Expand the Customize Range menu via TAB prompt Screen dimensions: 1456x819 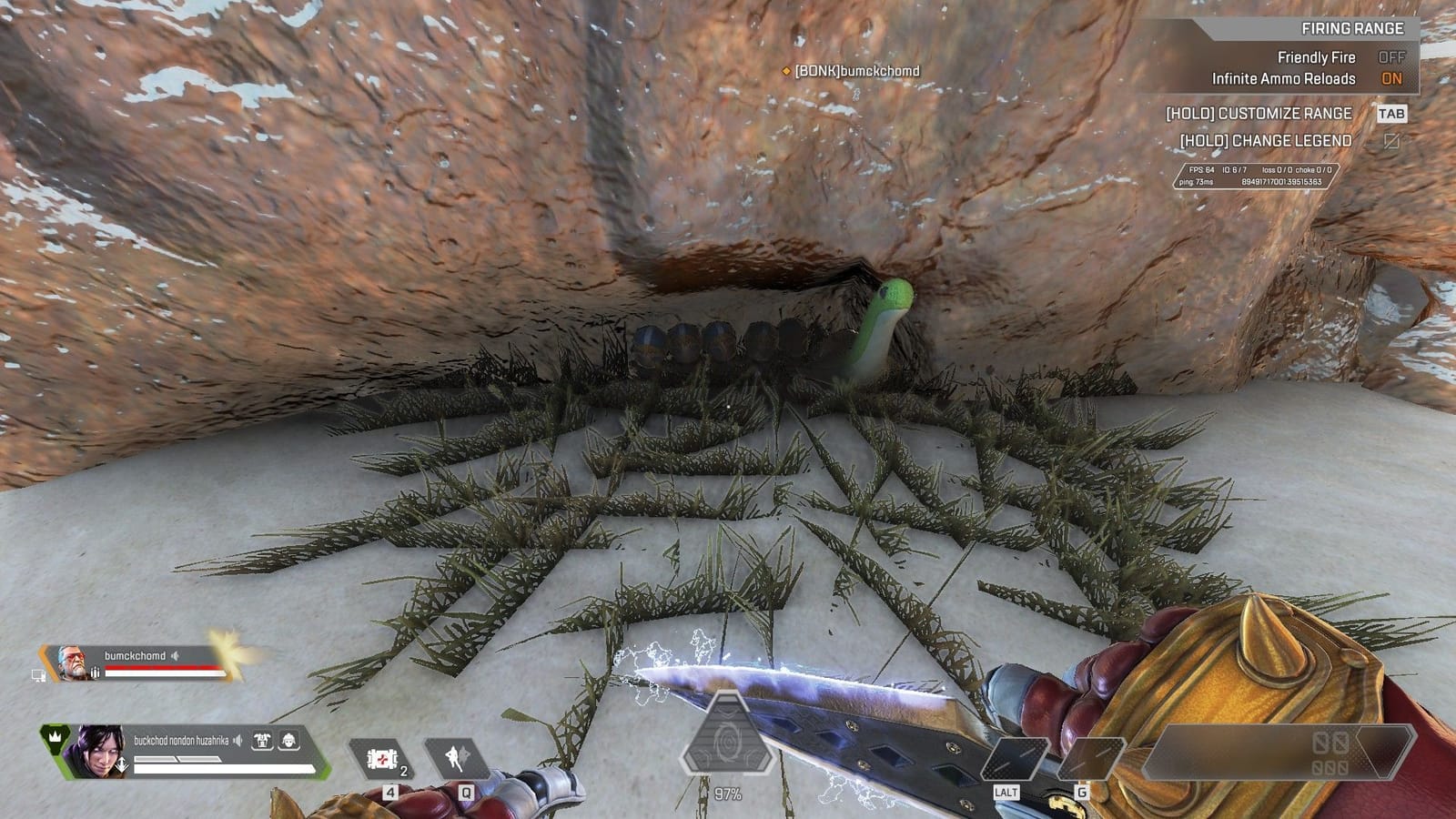pos(1393,115)
